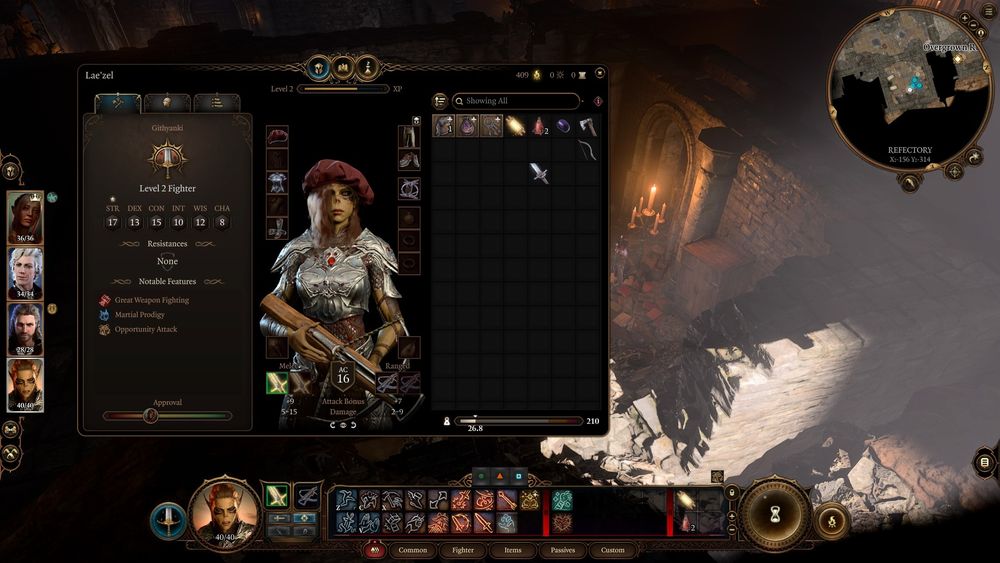Screen dimensions: 1000x563
Task: Select the dagger item in the inventory grid
Action: click(x=540, y=173)
